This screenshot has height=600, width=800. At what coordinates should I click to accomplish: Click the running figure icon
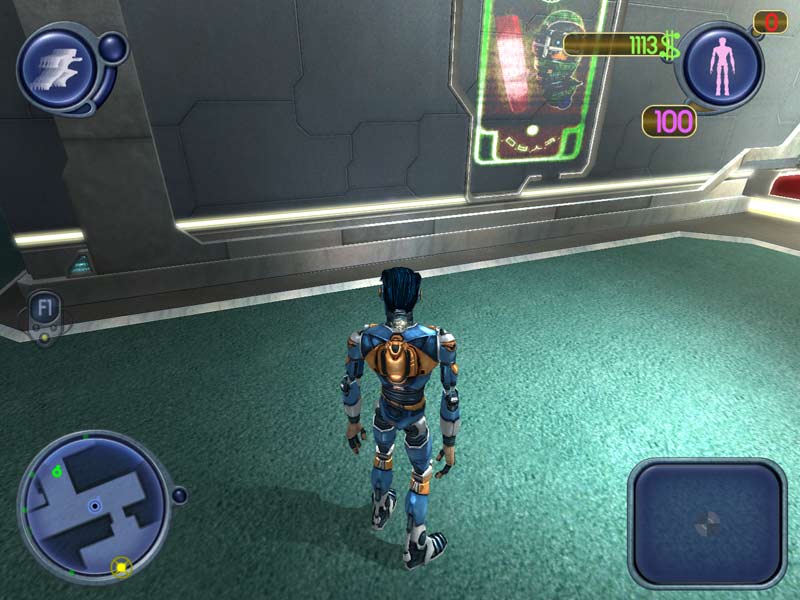(x=55, y=68)
